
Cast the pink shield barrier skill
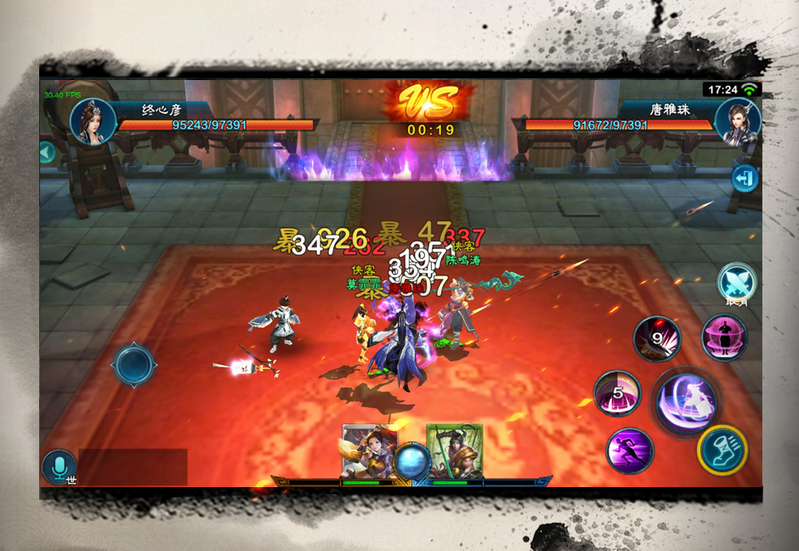point(724,337)
